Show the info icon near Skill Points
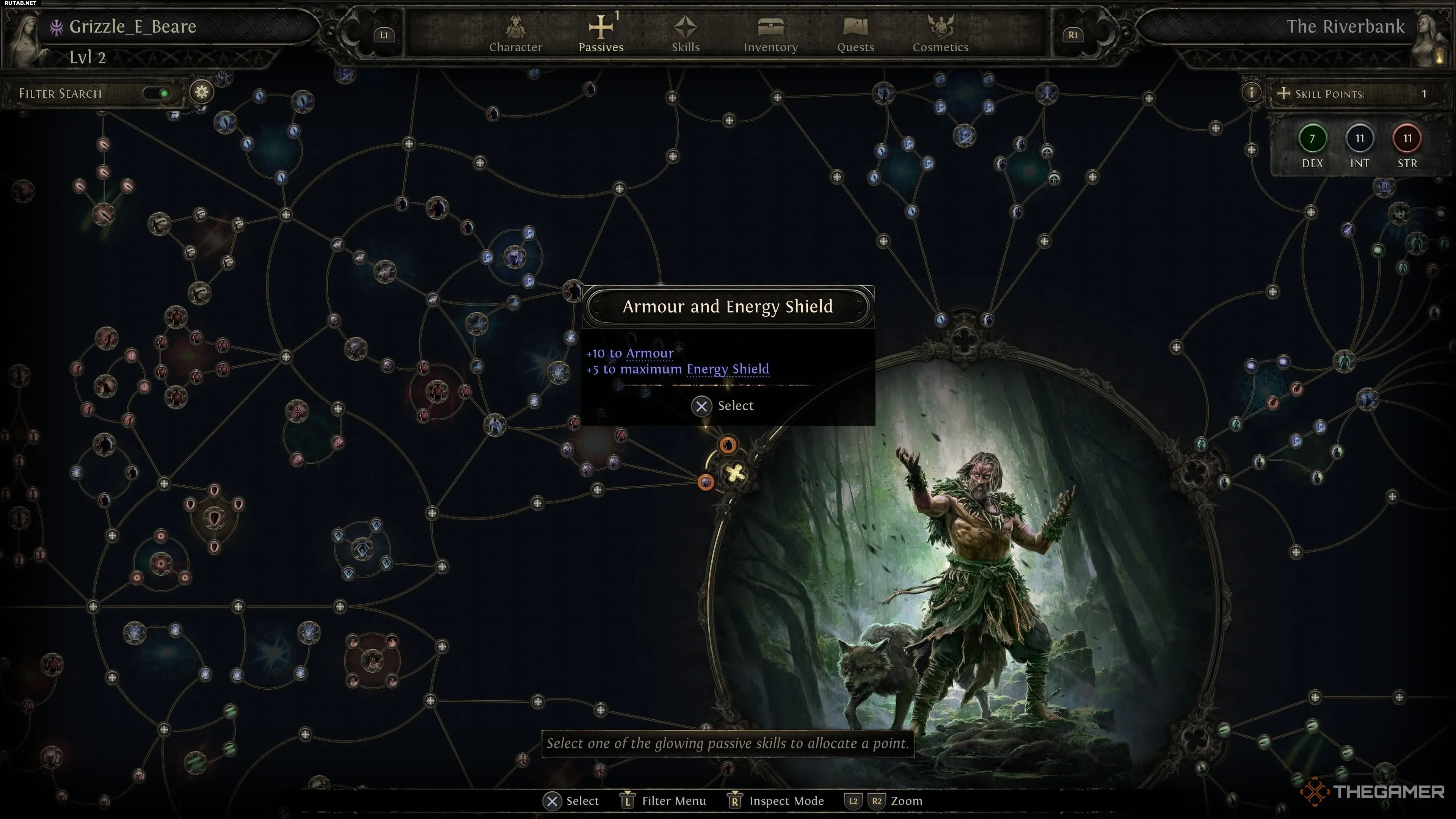Image resolution: width=1456 pixels, height=819 pixels. (x=1251, y=93)
